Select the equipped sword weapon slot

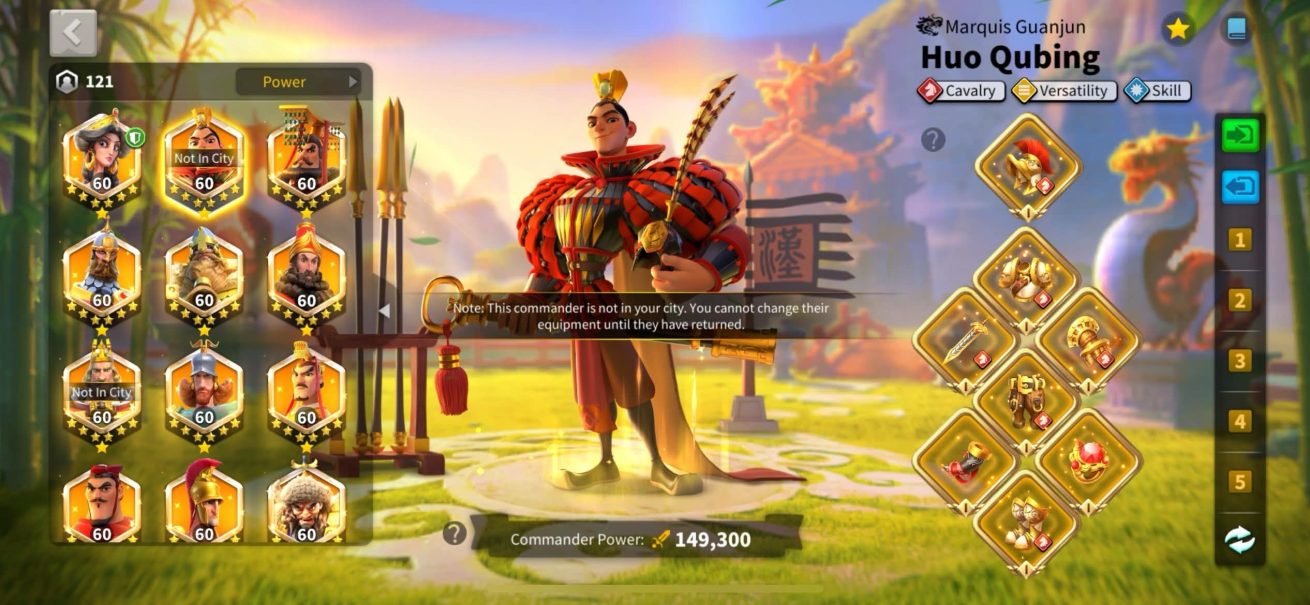point(964,340)
